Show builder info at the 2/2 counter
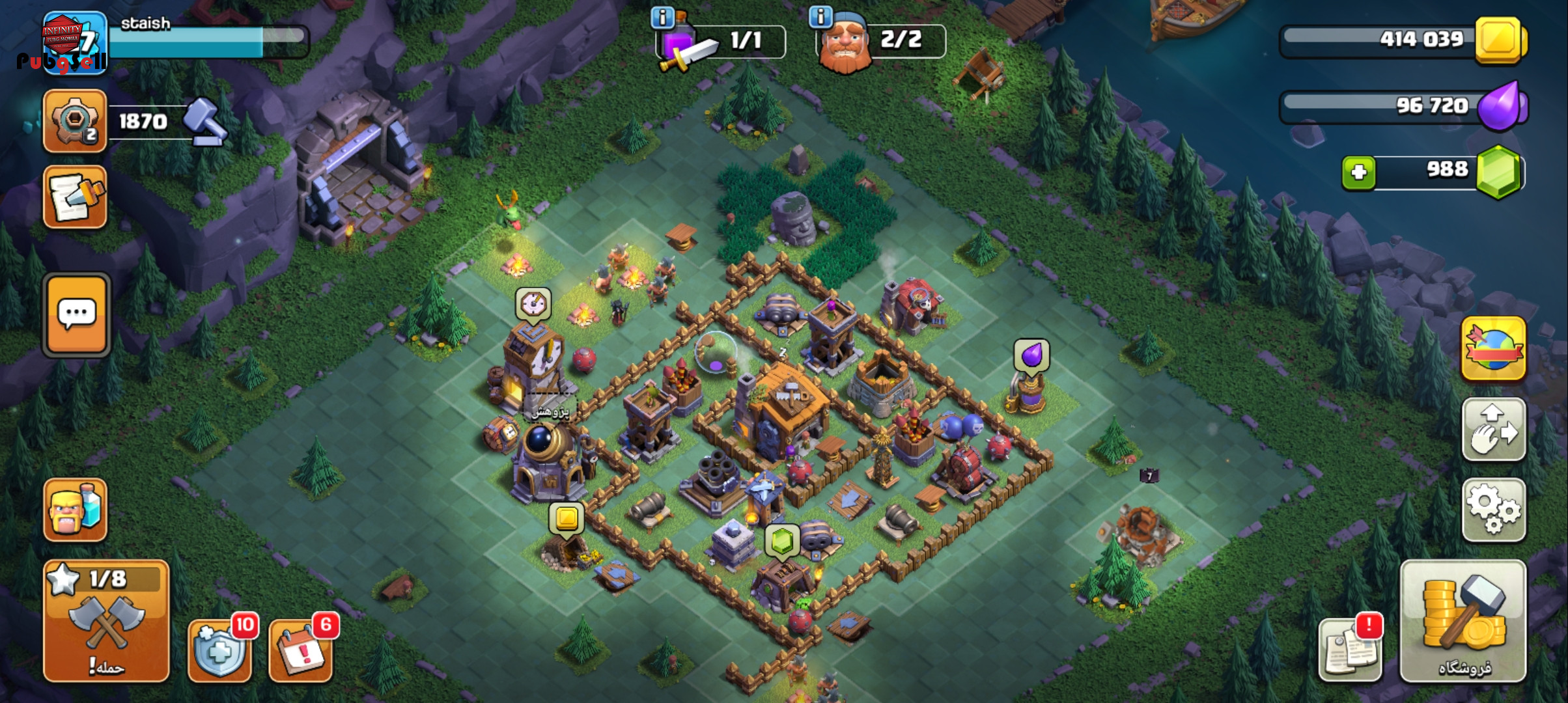The image size is (1568, 703). click(820, 17)
